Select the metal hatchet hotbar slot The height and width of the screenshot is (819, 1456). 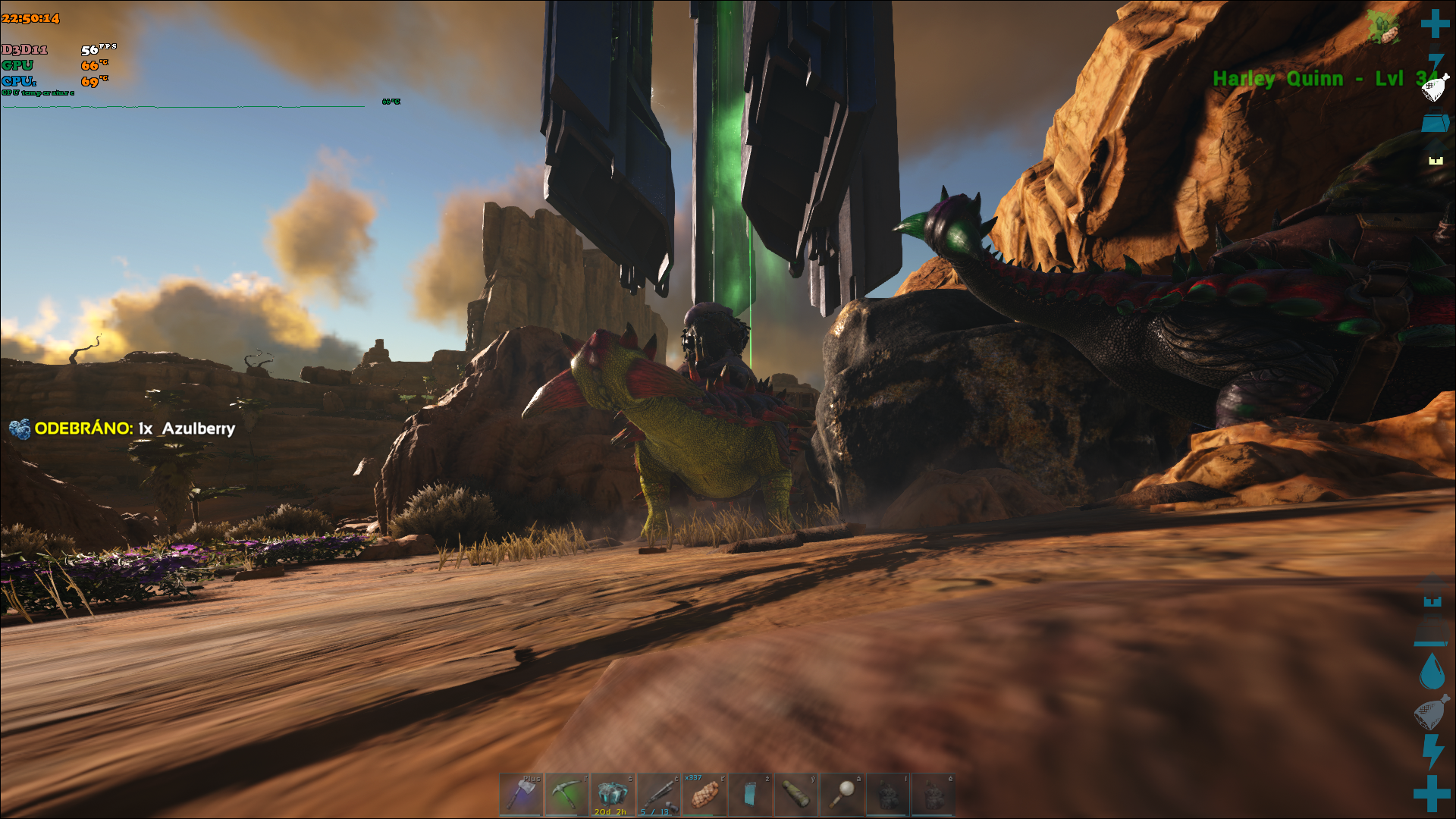coord(521,794)
